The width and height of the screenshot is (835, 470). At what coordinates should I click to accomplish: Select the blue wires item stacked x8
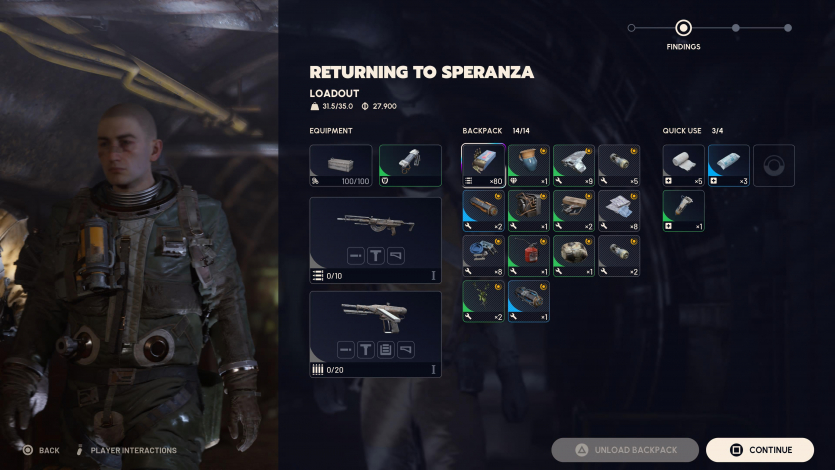pos(482,255)
